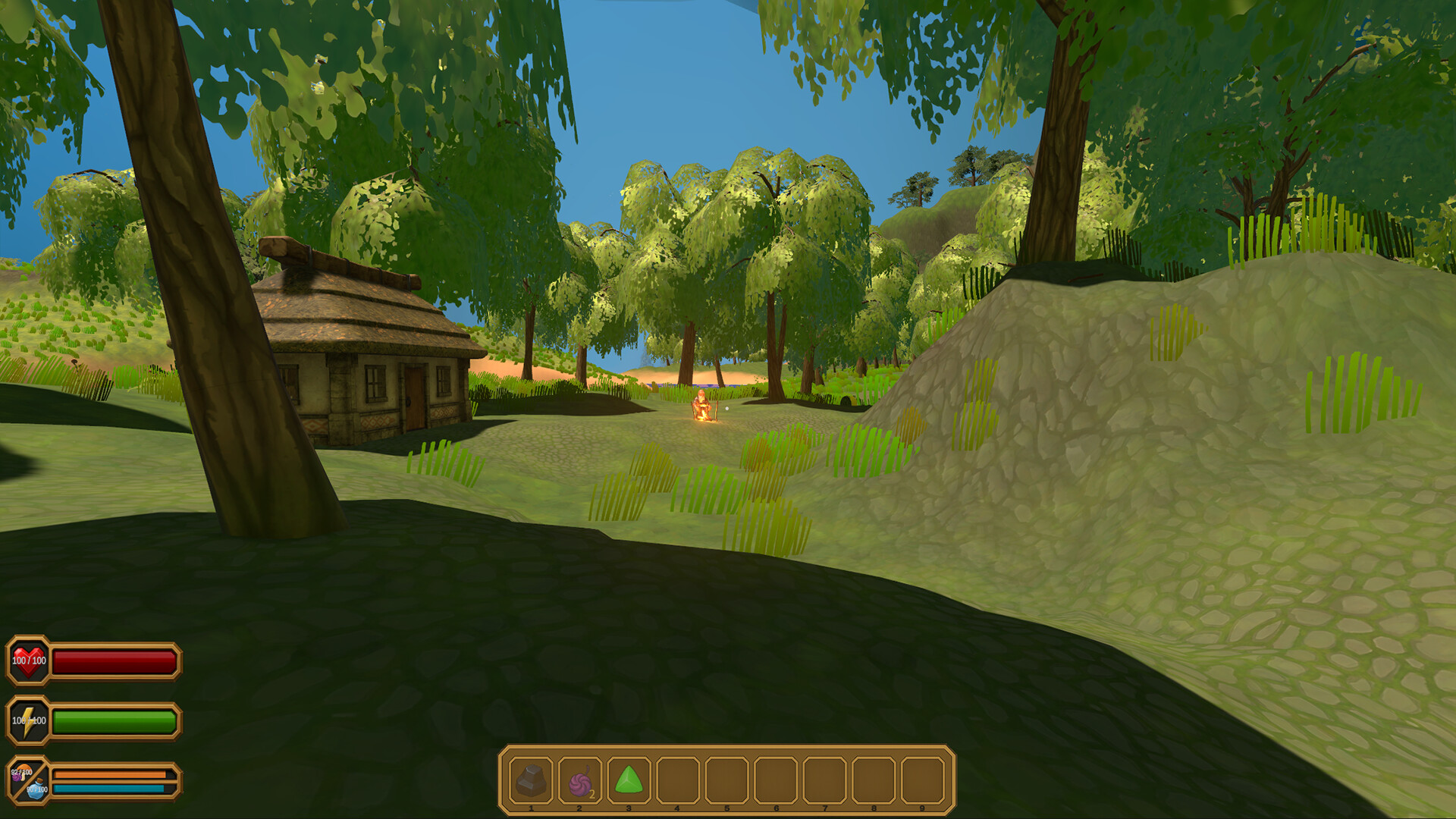The image size is (1456, 819).
Task: Click the health value text 100/100
Action: 29,661
